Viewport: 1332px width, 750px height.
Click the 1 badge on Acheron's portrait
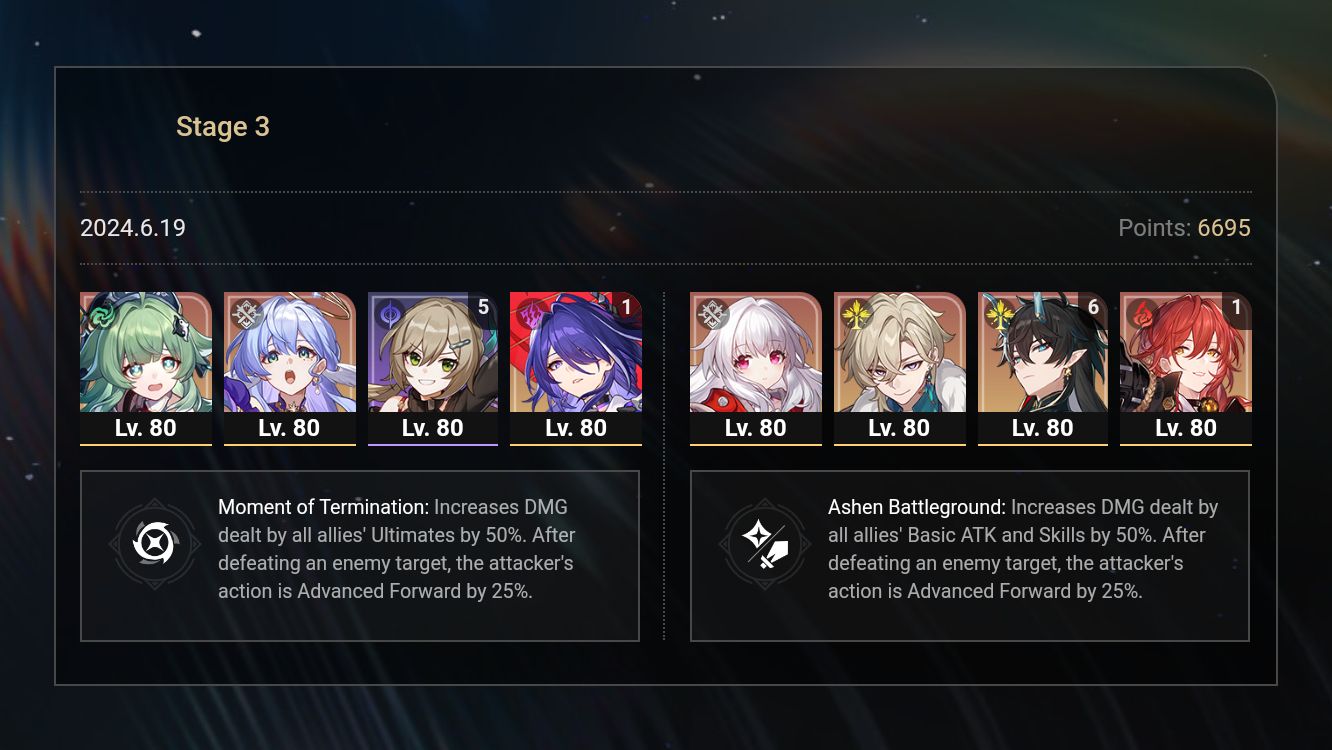pyautogui.click(x=626, y=308)
